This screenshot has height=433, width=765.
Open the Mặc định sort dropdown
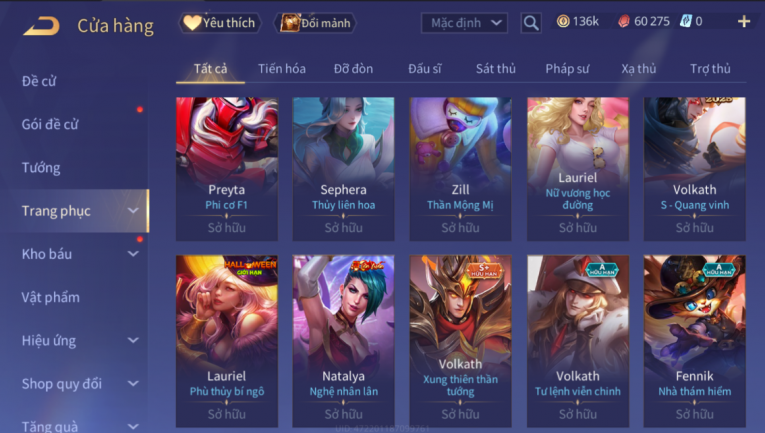464,22
